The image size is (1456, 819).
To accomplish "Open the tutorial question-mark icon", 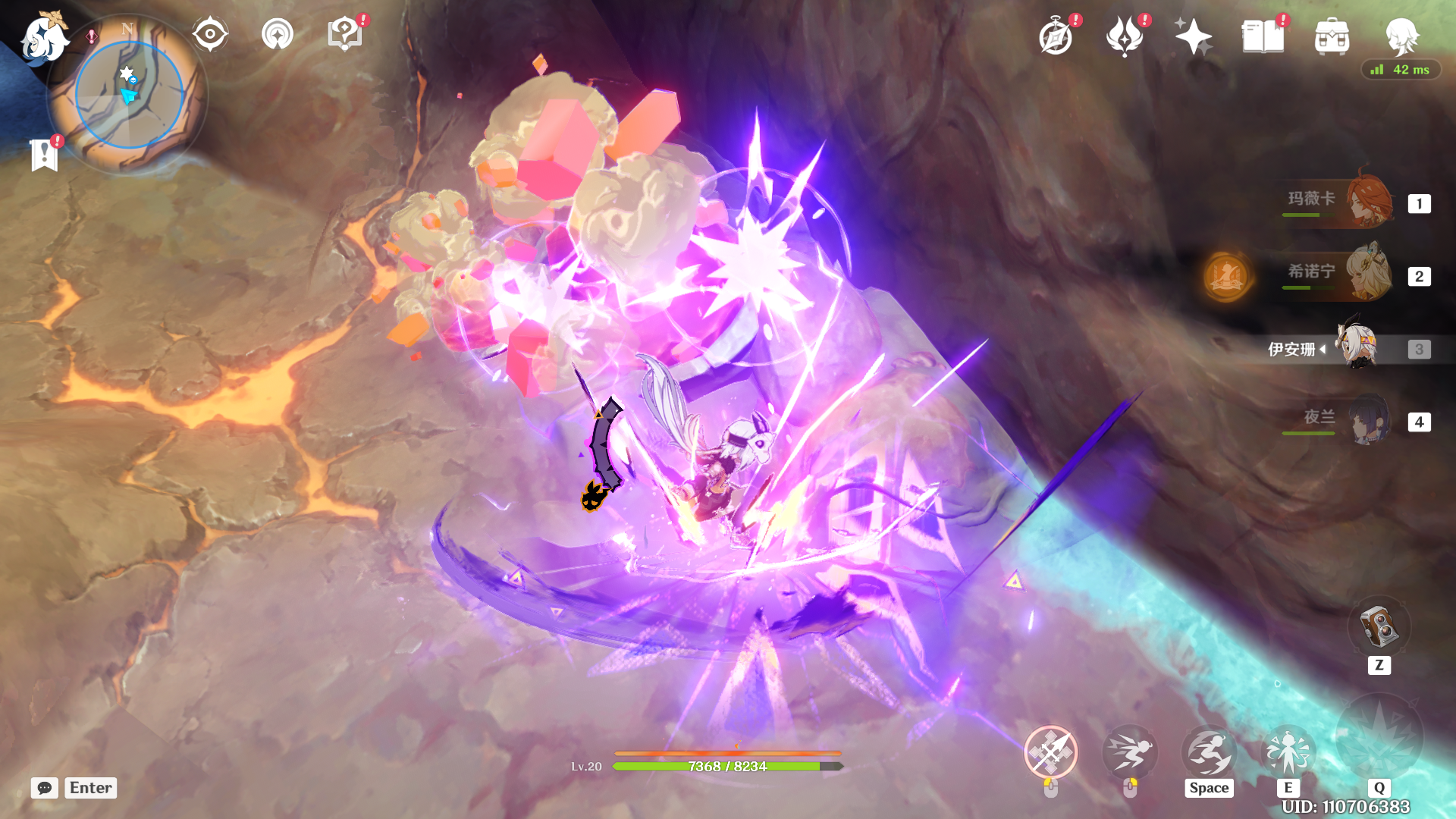I will point(344,35).
